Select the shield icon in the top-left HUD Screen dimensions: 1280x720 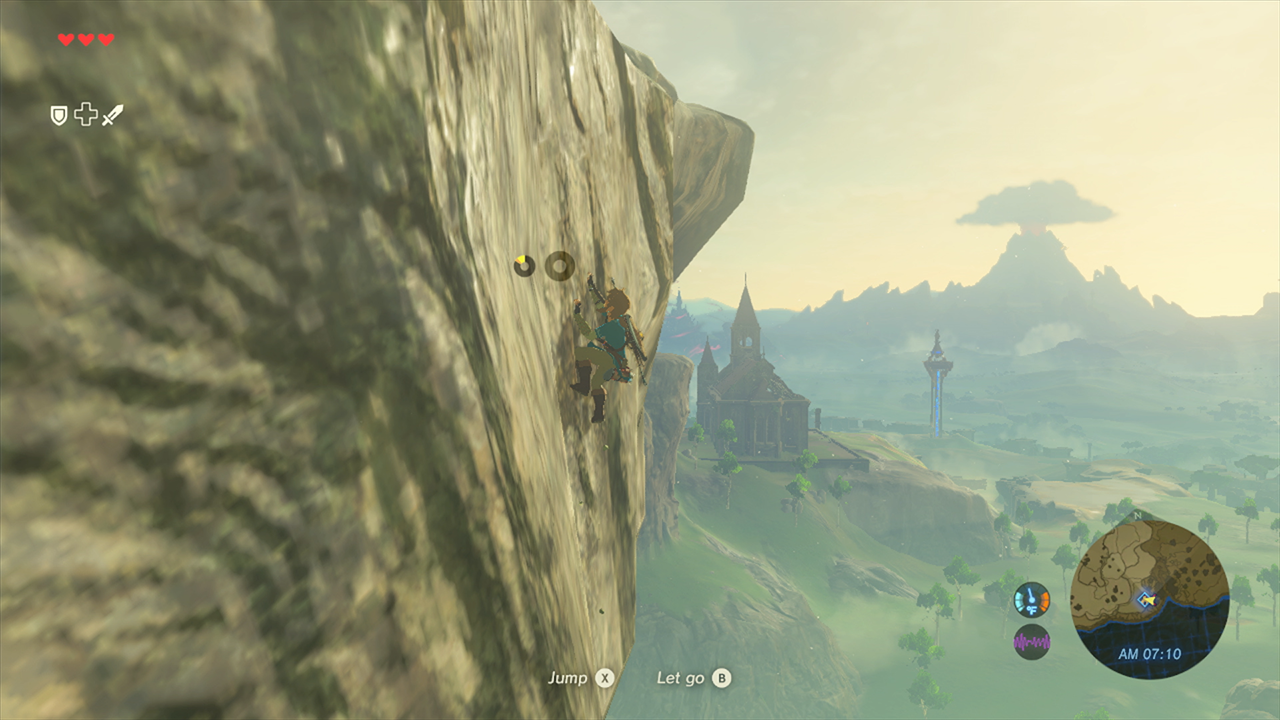59,115
